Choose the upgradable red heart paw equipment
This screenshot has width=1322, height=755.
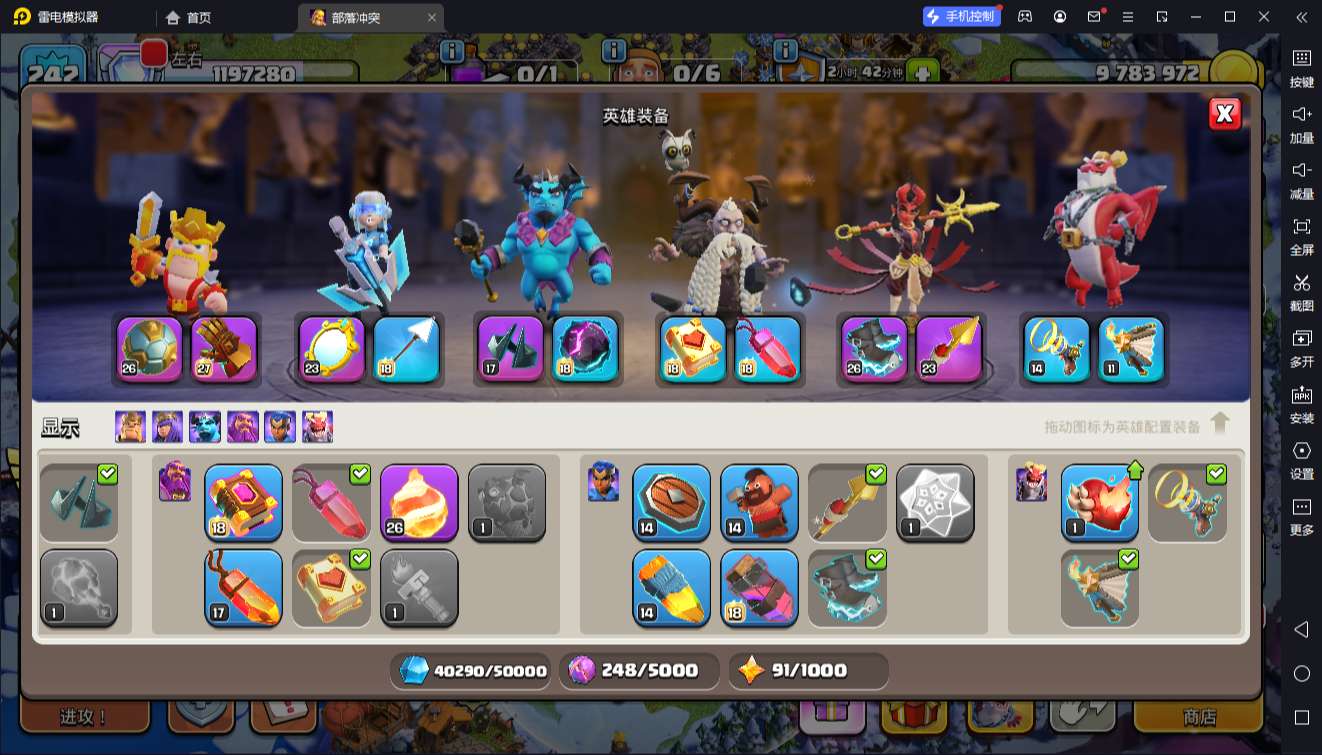click(1099, 502)
